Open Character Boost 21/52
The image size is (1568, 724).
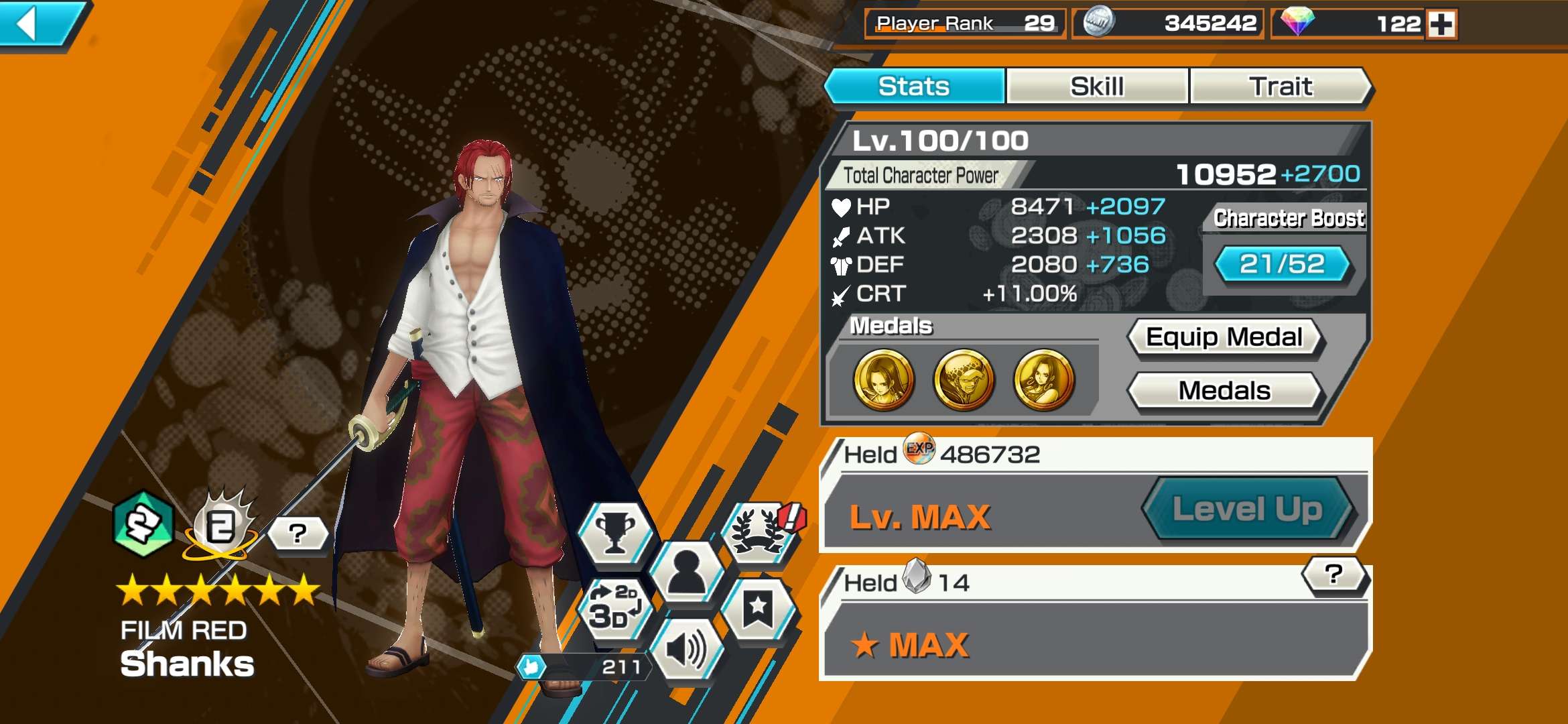coord(1282,264)
